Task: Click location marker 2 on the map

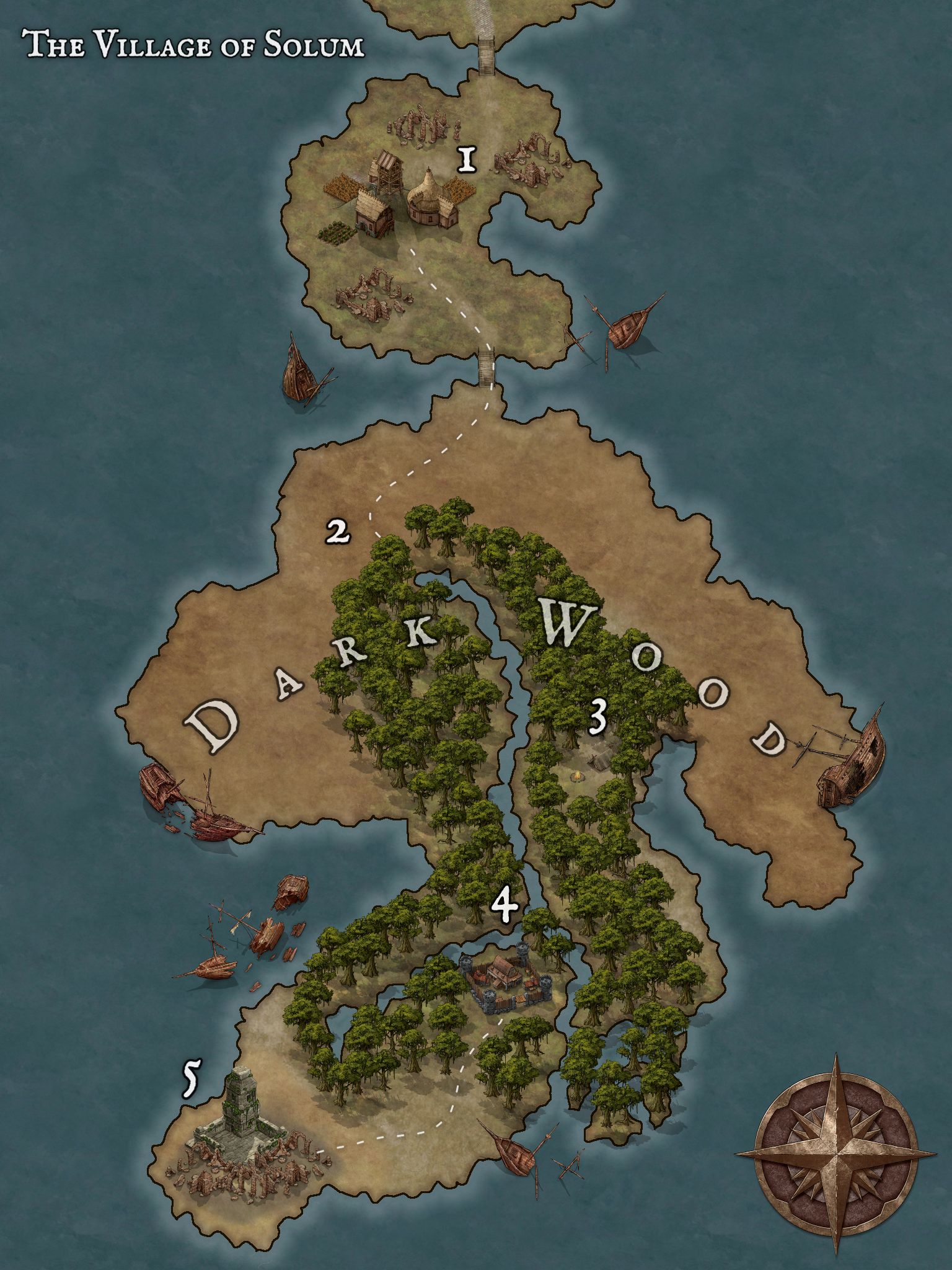Action: tap(338, 531)
